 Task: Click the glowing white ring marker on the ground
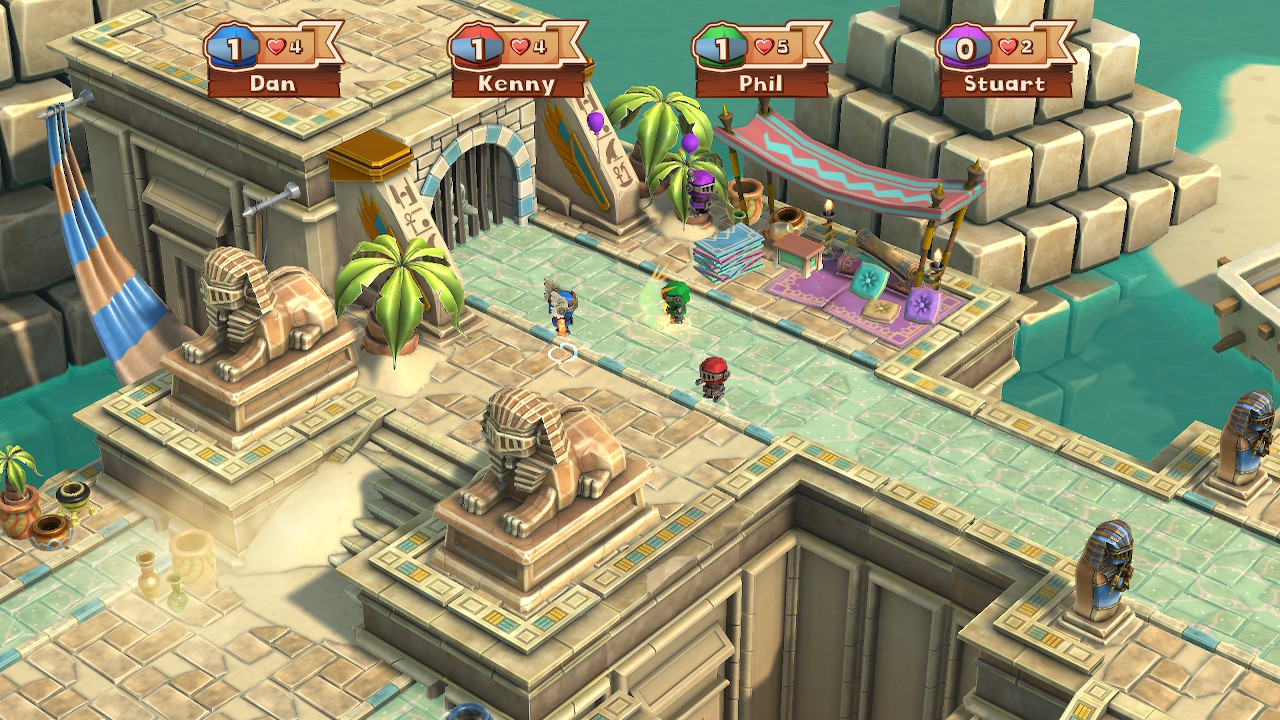coord(561,352)
